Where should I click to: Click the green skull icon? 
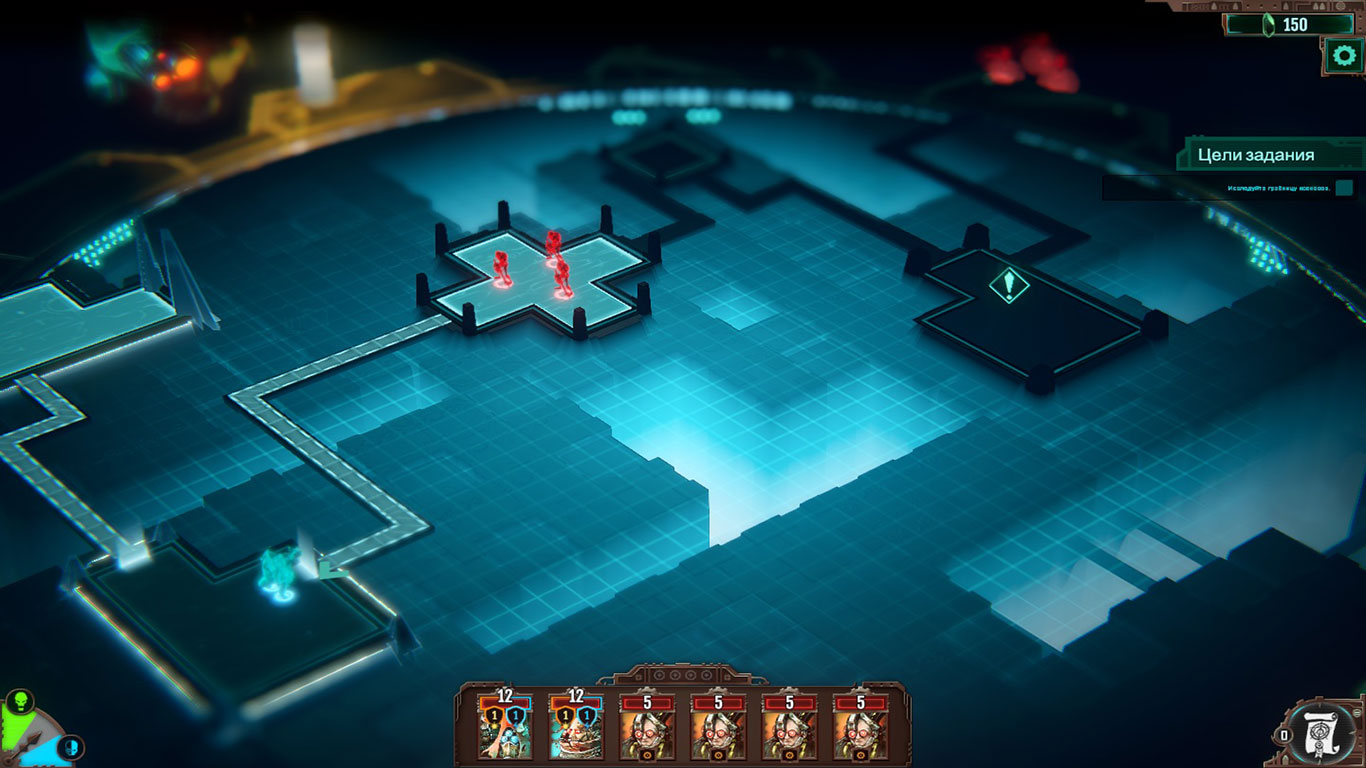click(x=18, y=700)
